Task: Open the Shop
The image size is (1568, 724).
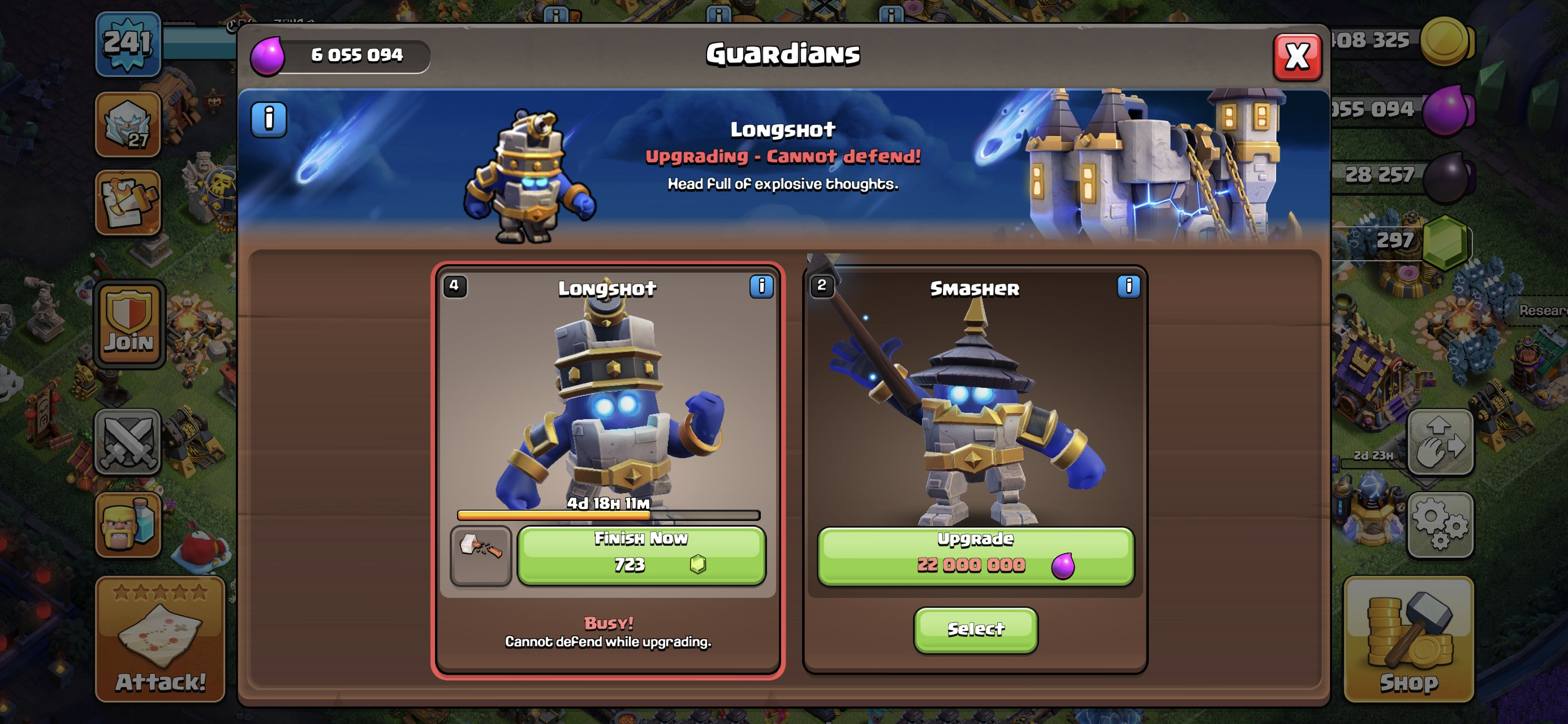Action: pyautogui.click(x=1408, y=639)
